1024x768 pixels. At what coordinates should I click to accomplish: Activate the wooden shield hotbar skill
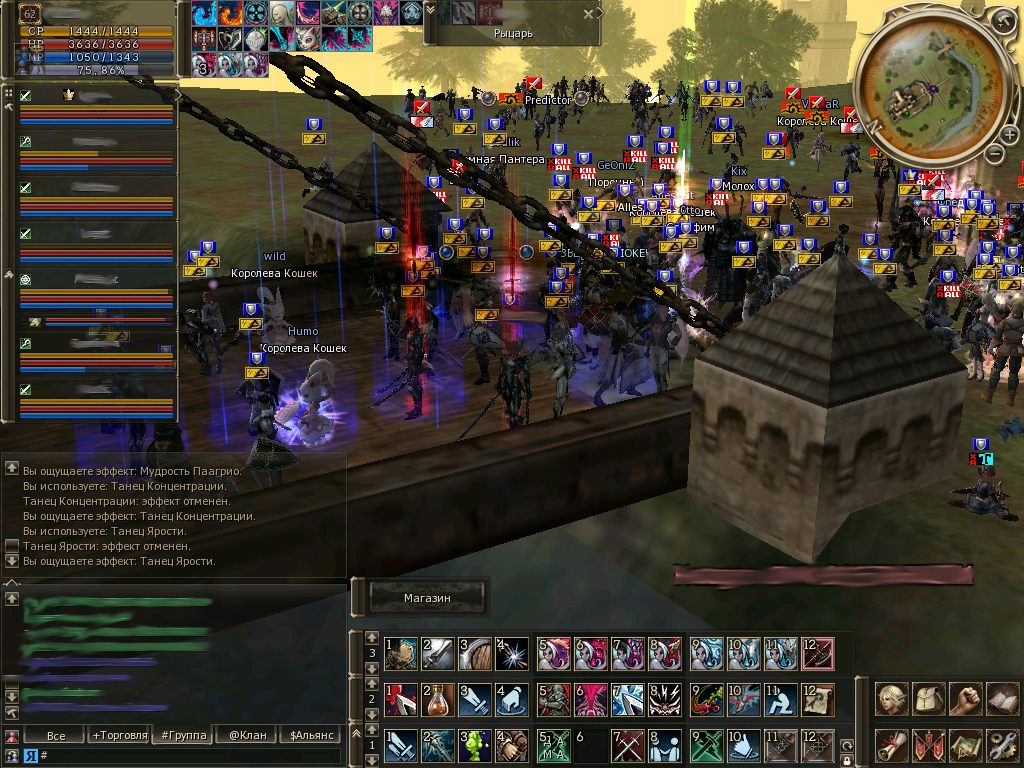(x=476, y=654)
